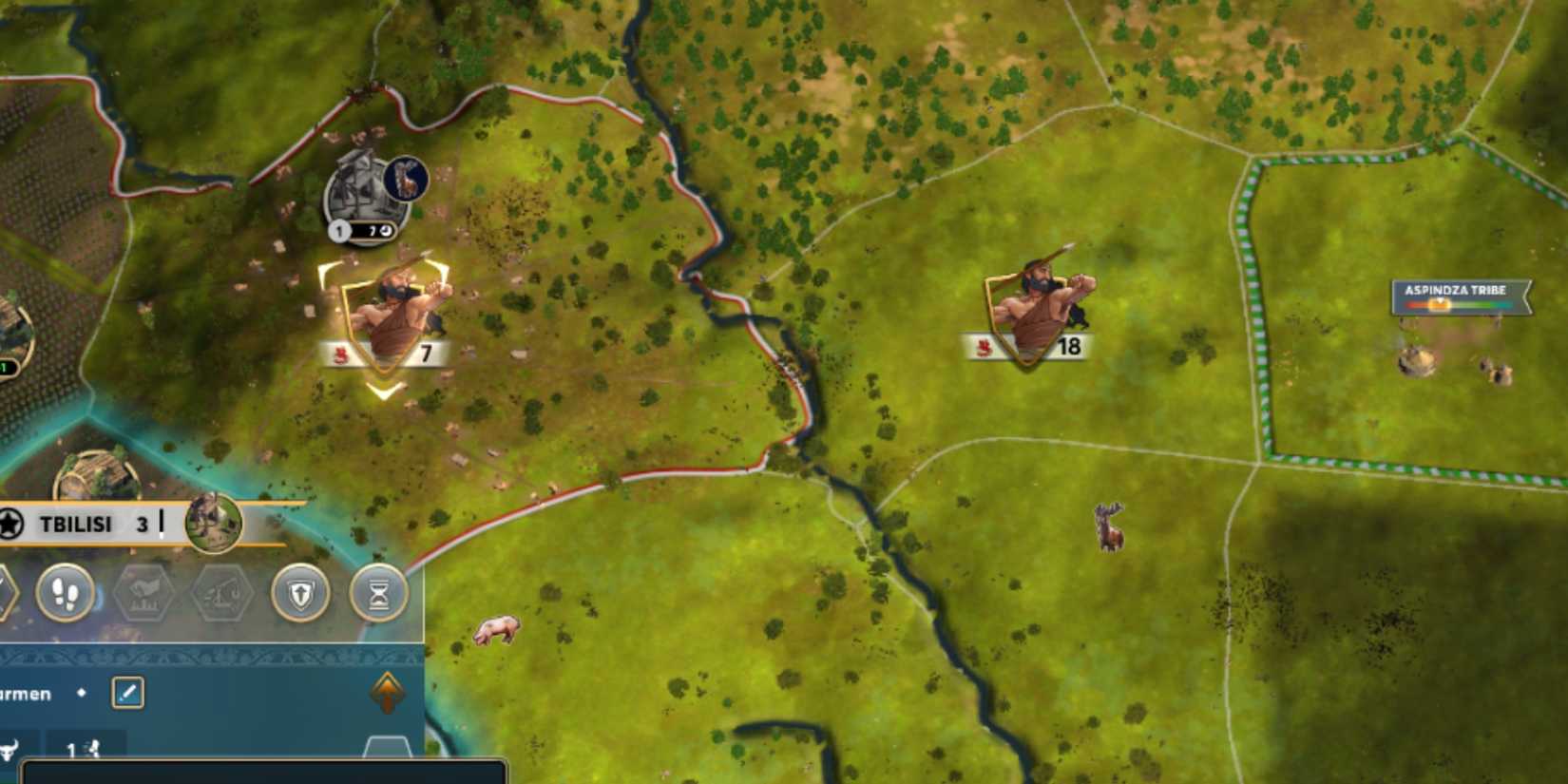Click the orange upgrade arrow in the unit panel
Screen dimensions: 1568x784
(387, 691)
